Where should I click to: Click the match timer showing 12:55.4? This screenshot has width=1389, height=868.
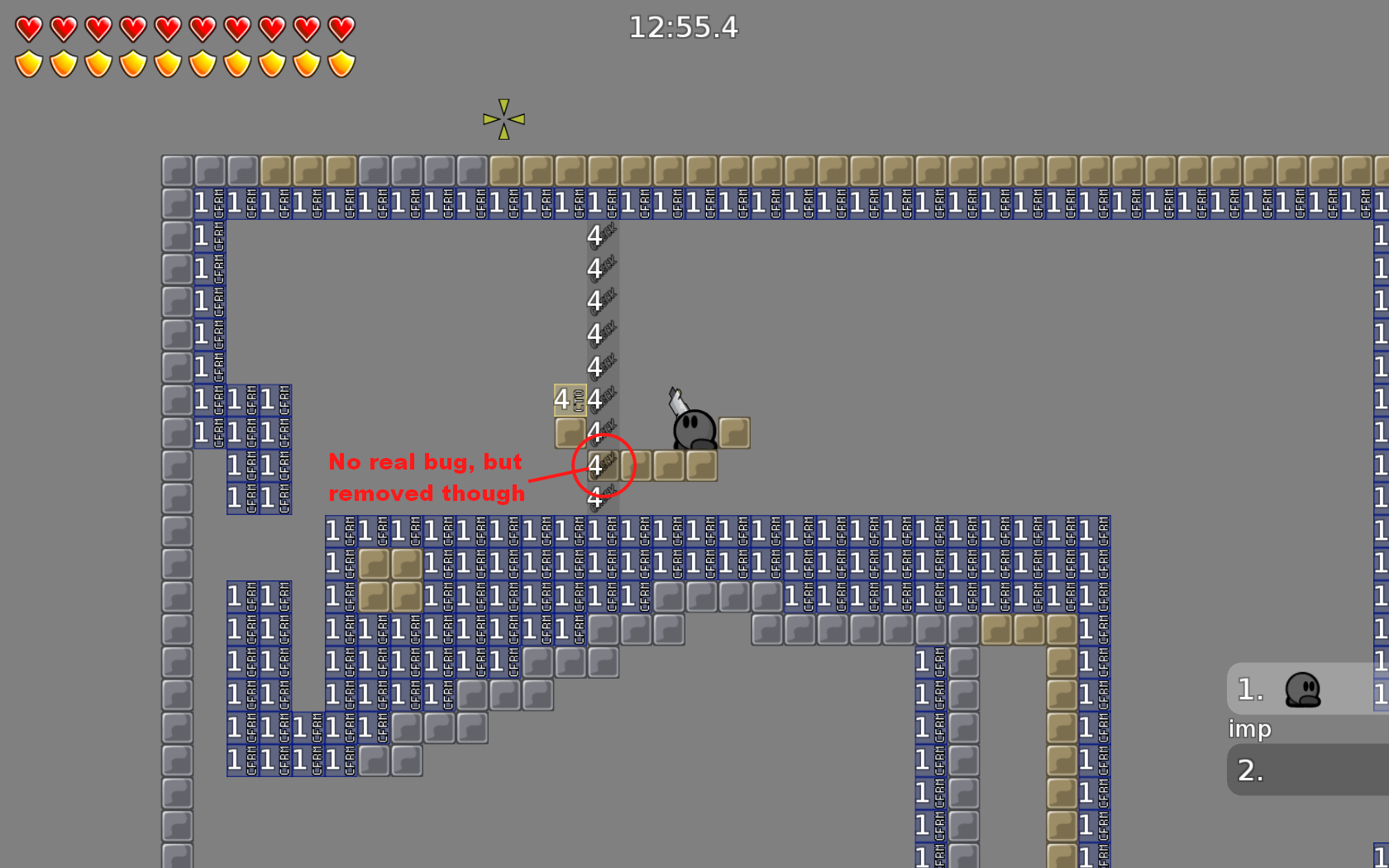point(685,27)
